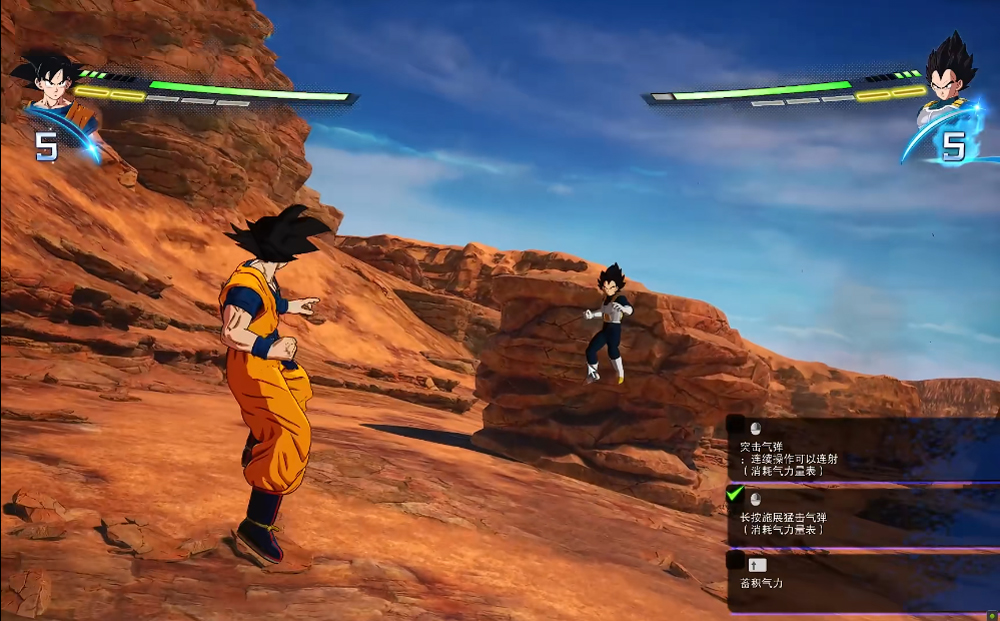The image size is (1000, 621).
Task: Click Vegeta's character portrait
Action: (947, 78)
